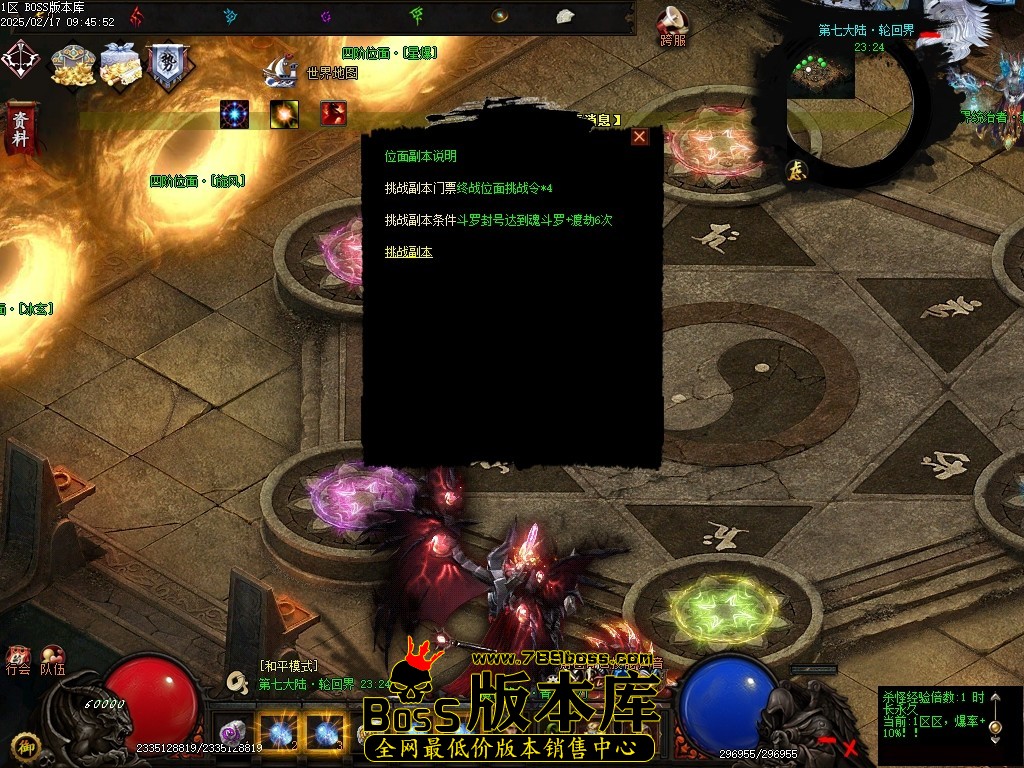Viewport: 1024px width, 768px height.
Task: Open the 志 button under minimap
Action: [796, 170]
